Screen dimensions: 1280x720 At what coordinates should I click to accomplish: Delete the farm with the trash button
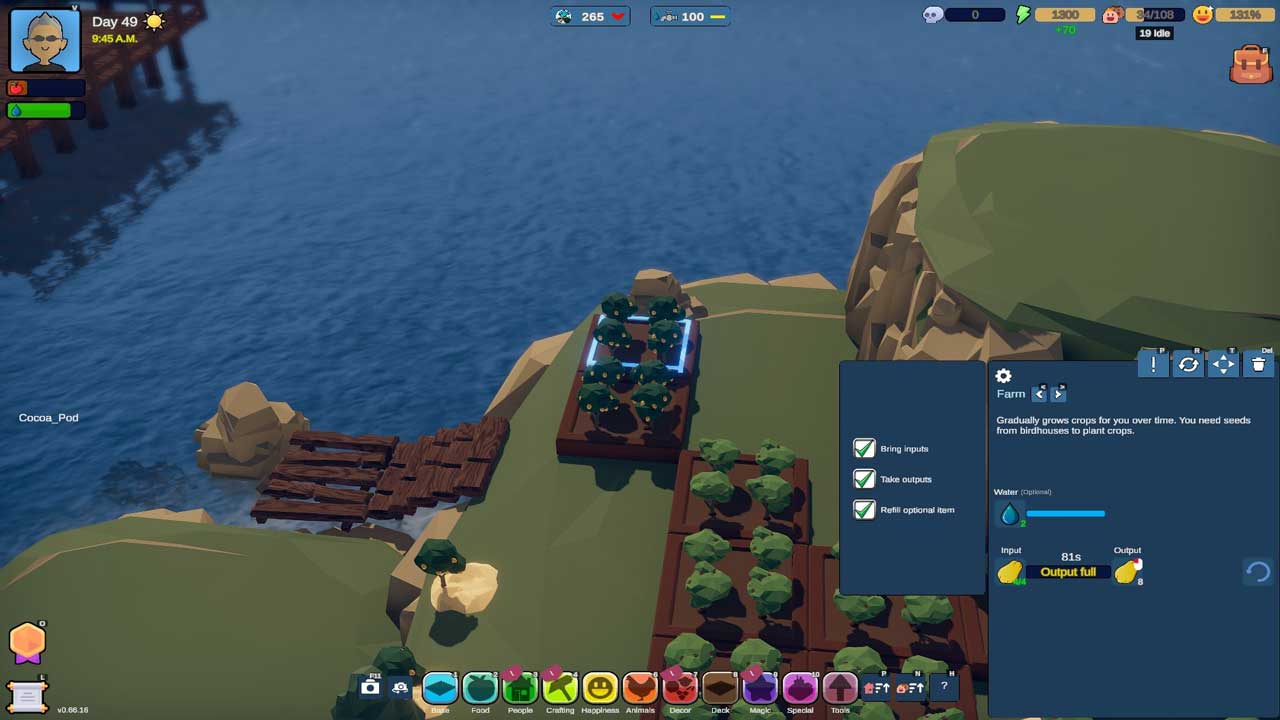(1258, 365)
